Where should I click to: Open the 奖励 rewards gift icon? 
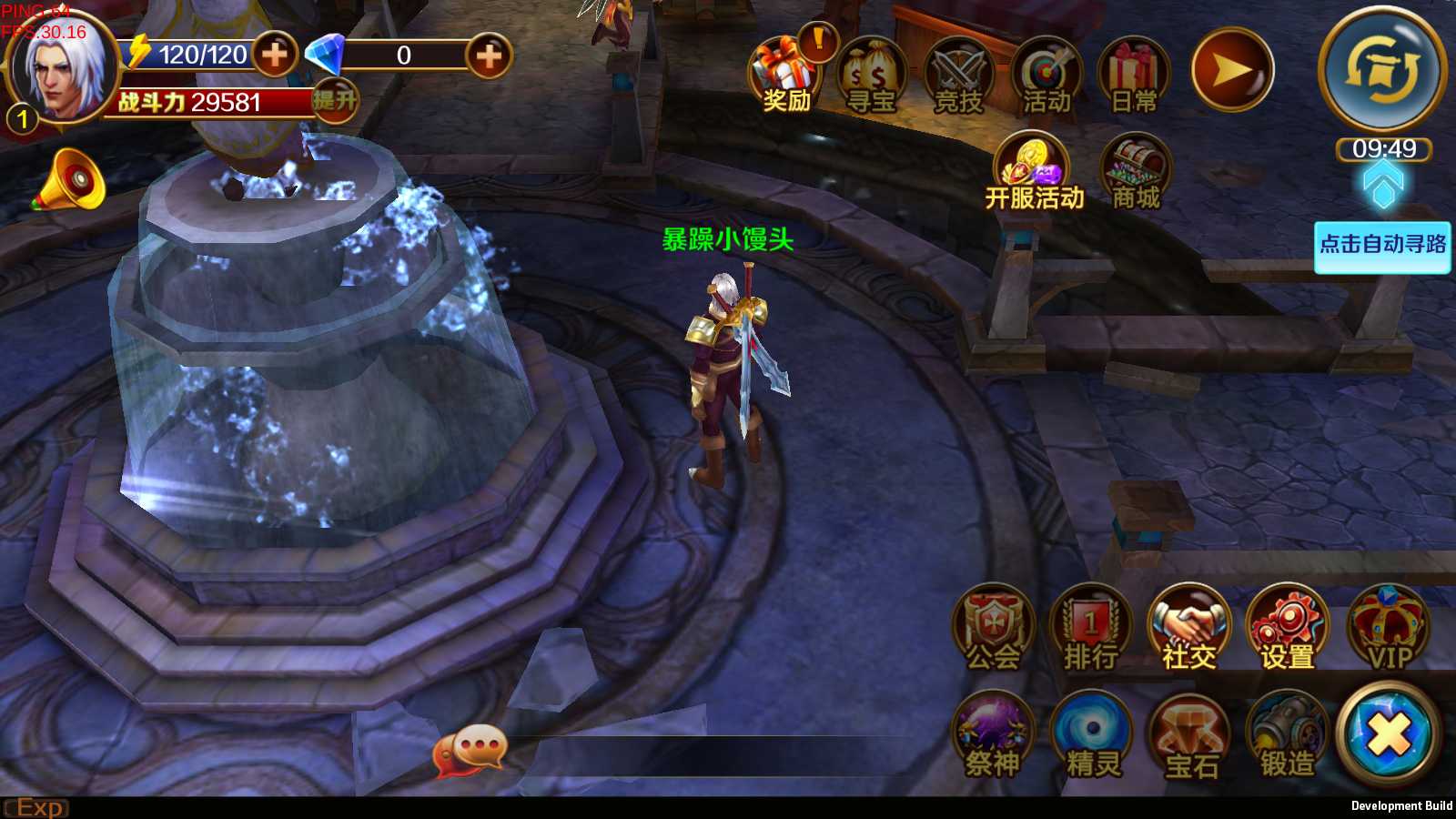pos(784,75)
